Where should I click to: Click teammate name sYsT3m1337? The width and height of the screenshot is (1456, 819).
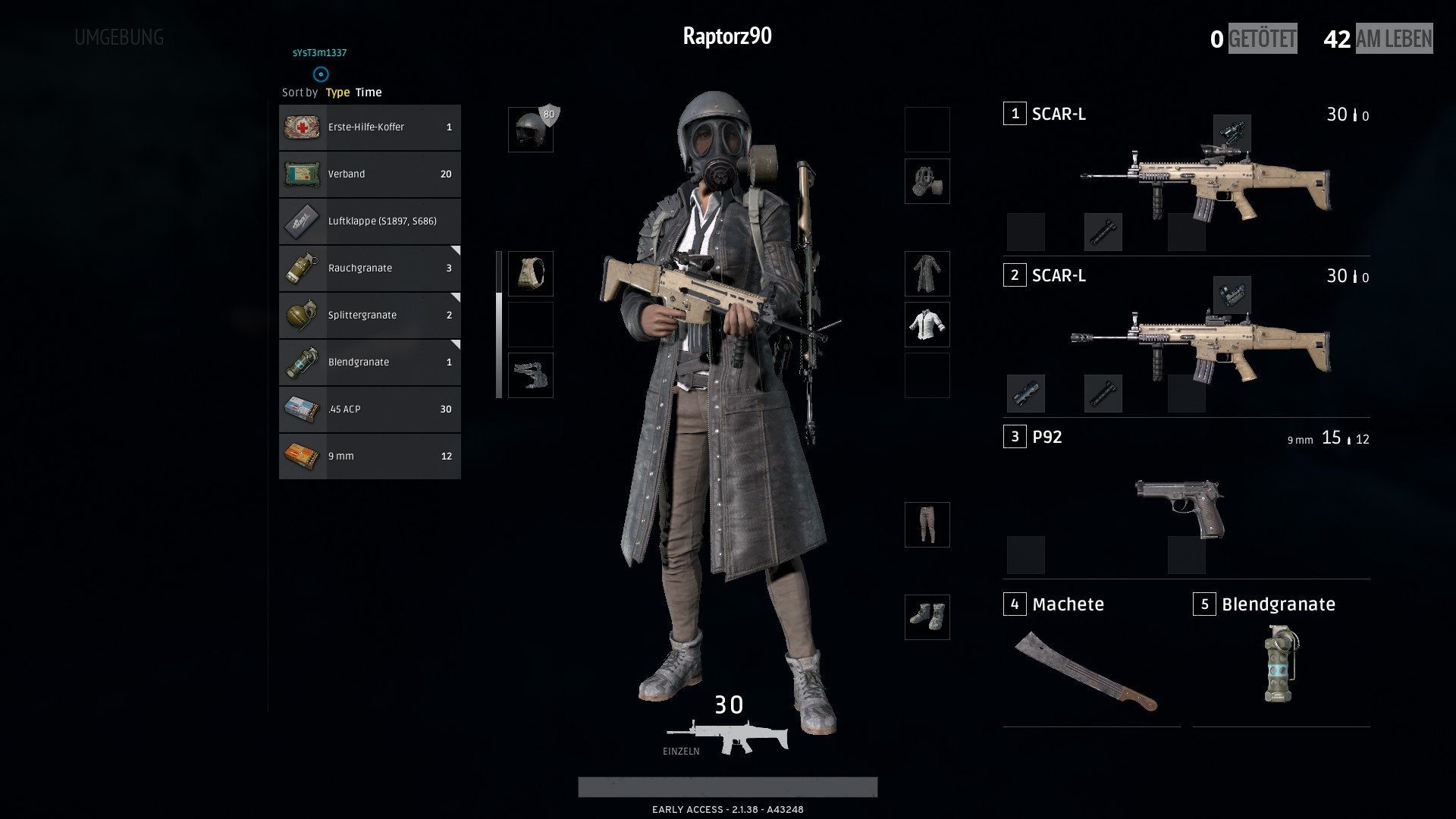coord(319,54)
